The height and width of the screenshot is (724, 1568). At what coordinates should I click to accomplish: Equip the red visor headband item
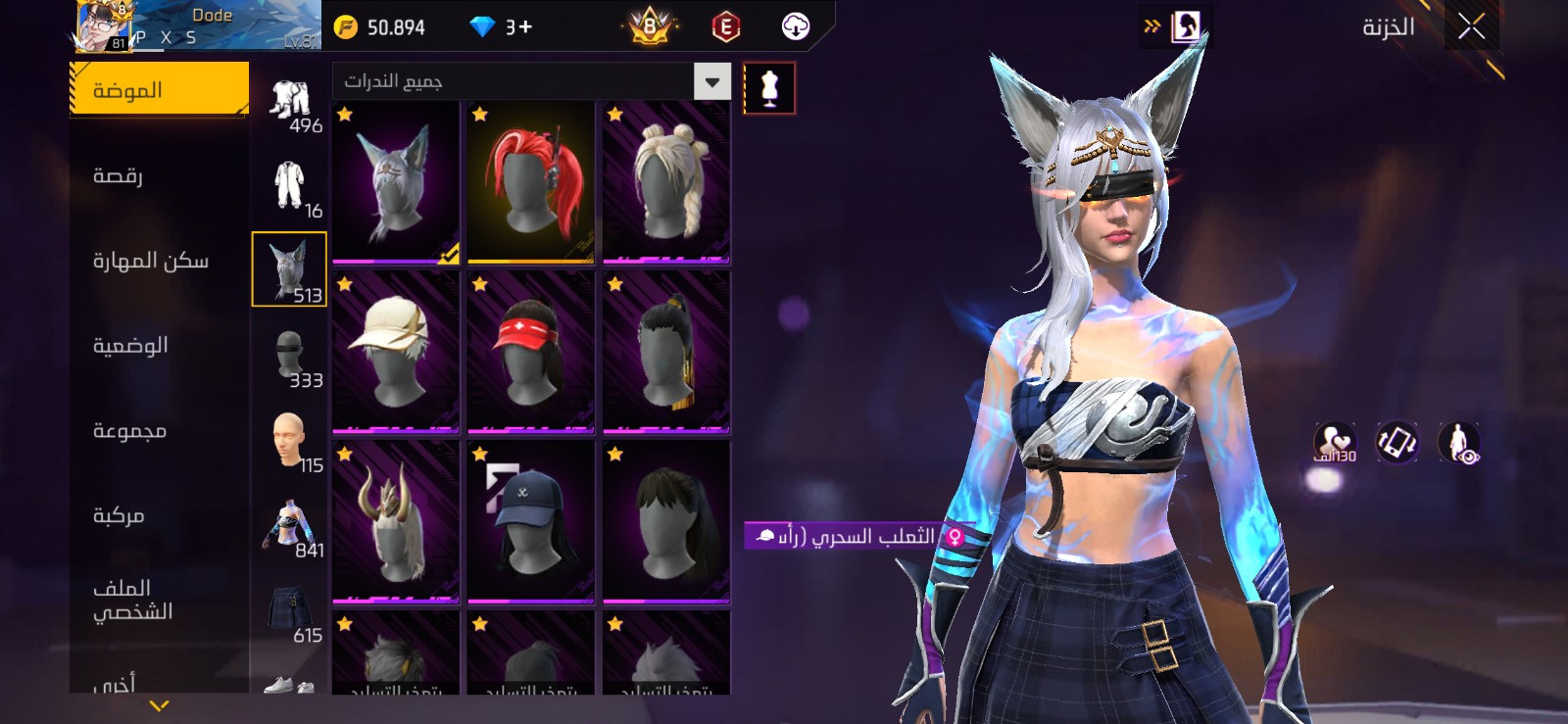coord(531,352)
